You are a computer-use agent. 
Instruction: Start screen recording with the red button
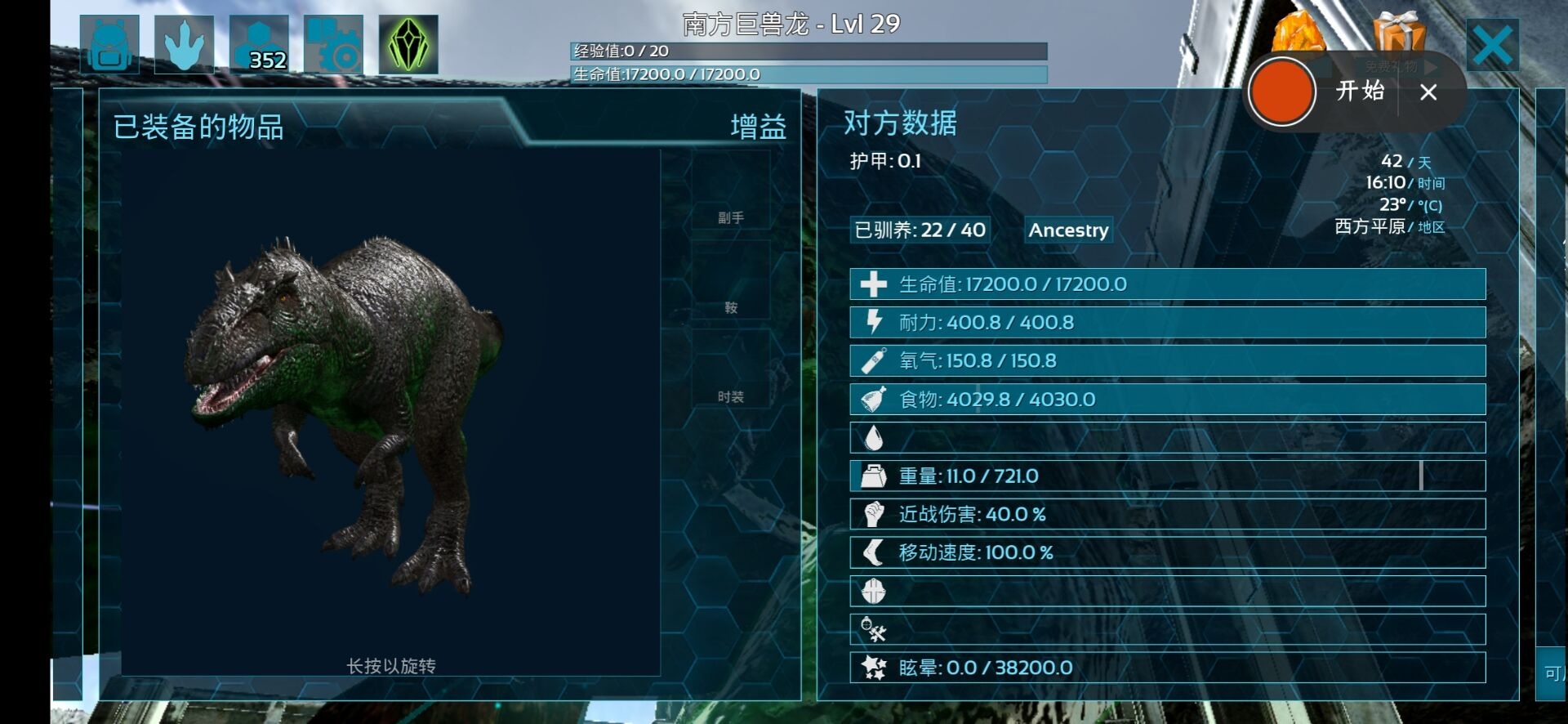point(1282,92)
